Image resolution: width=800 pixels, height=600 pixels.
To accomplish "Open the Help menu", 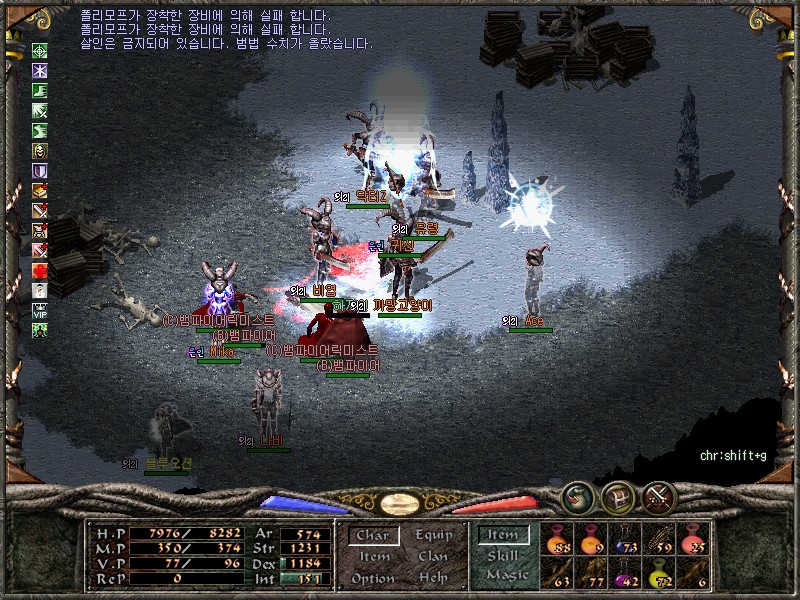I will (433, 579).
